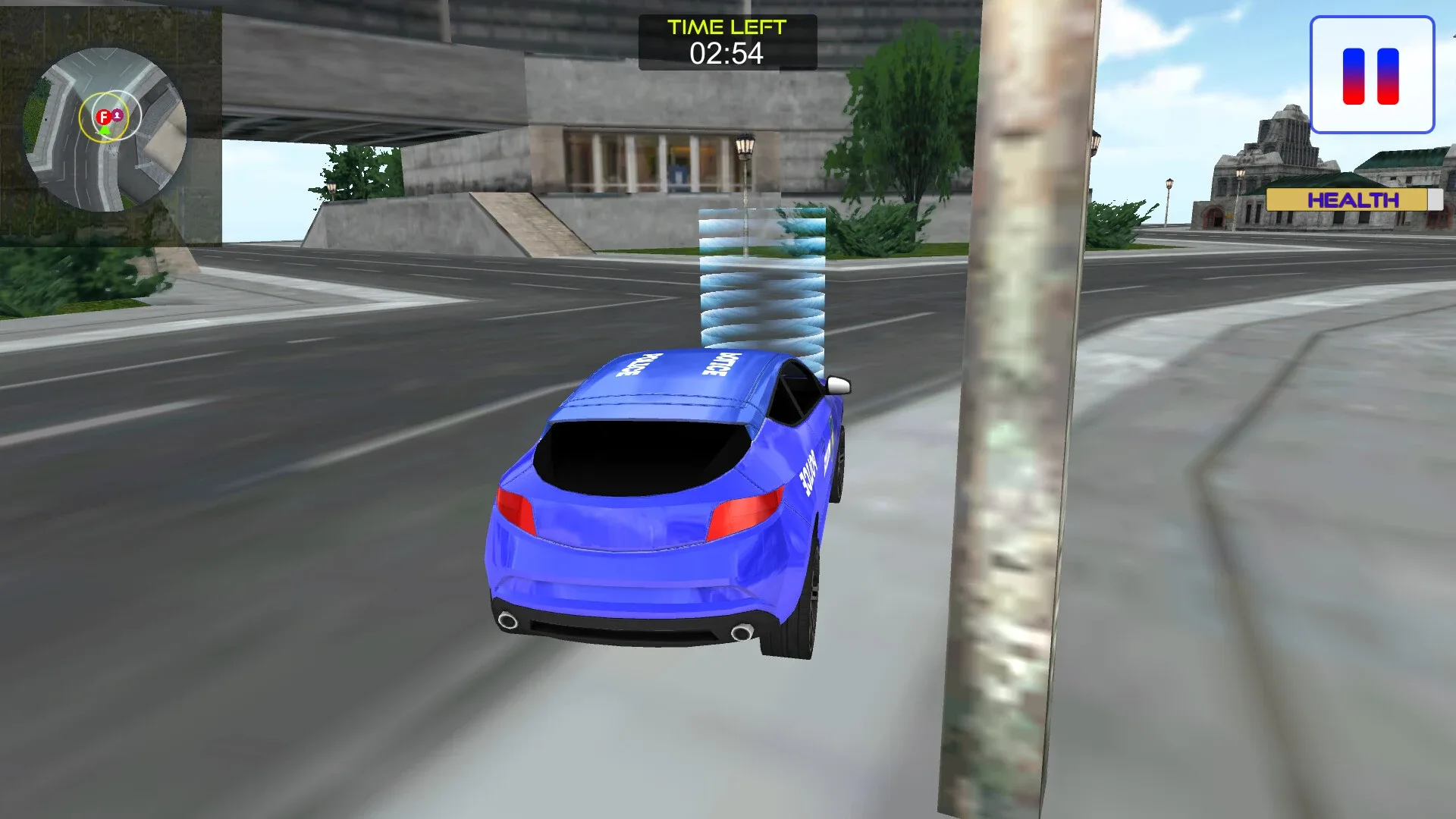Screen dimensions: 1456x819
Task: Pause the game via the top-right button
Action: point(1371,72)
